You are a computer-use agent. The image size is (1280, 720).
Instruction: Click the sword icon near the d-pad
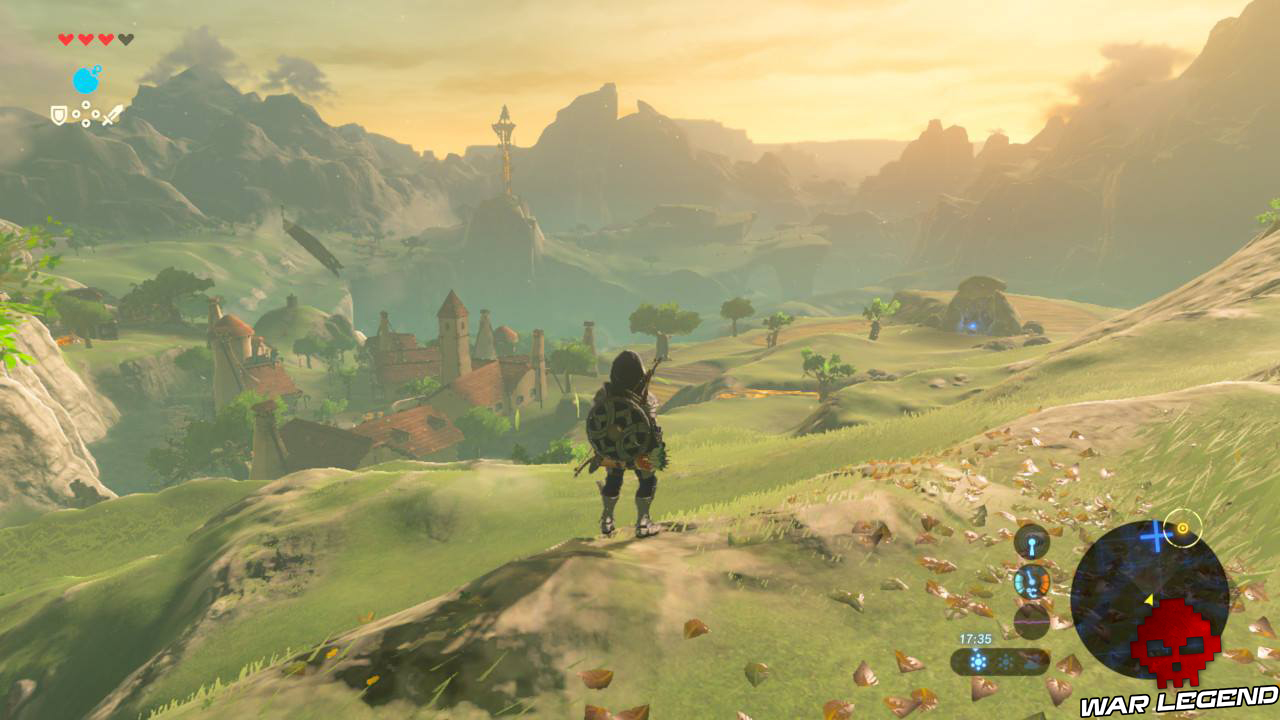coord(112,115)
